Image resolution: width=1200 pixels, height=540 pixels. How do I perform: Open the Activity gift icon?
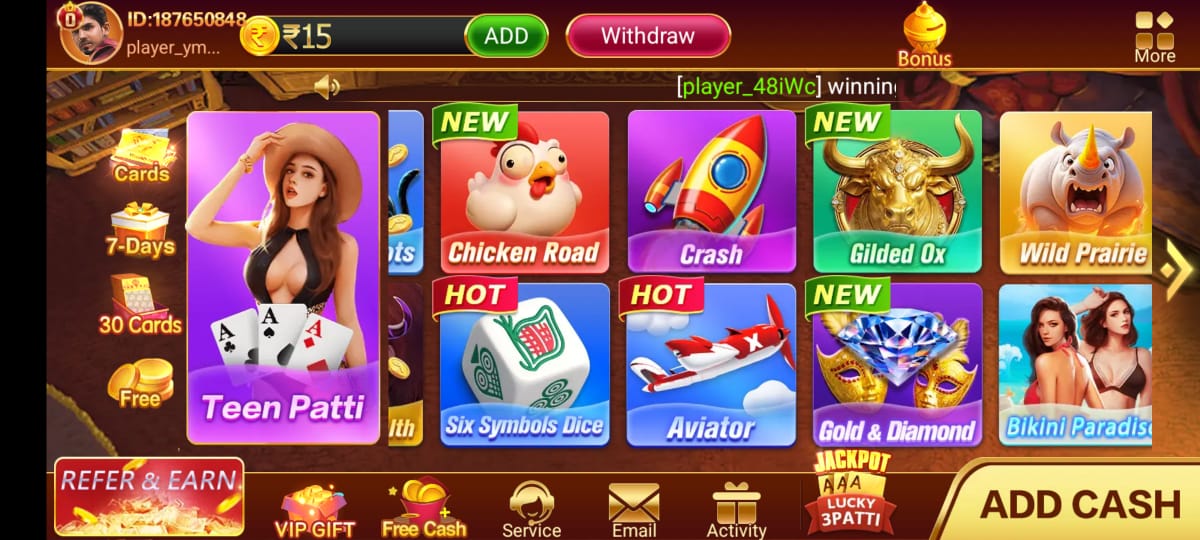[x=736, y=508]
